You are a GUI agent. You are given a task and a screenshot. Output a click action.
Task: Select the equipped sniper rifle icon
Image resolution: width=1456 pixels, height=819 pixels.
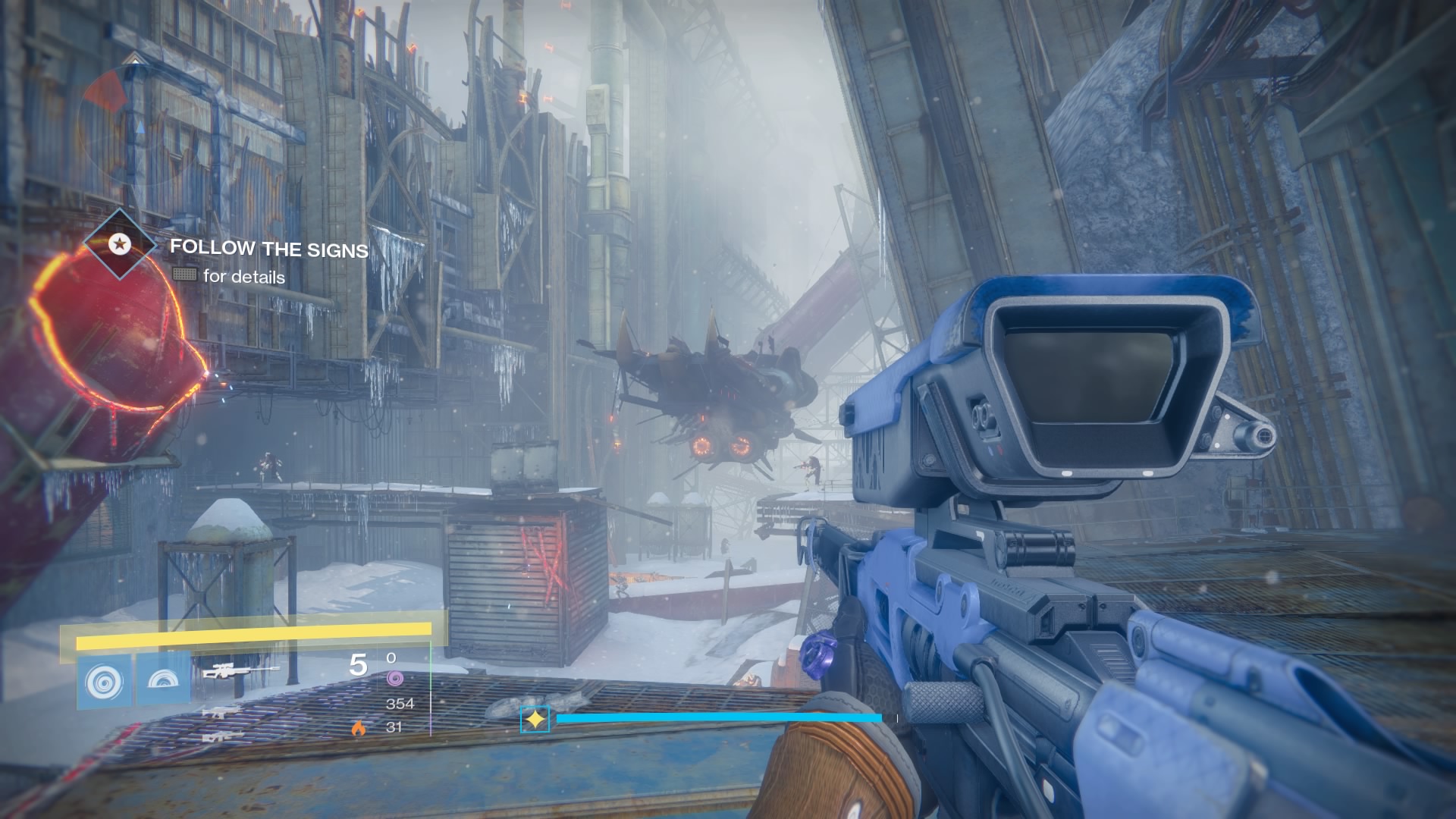(x=240, y=671)
